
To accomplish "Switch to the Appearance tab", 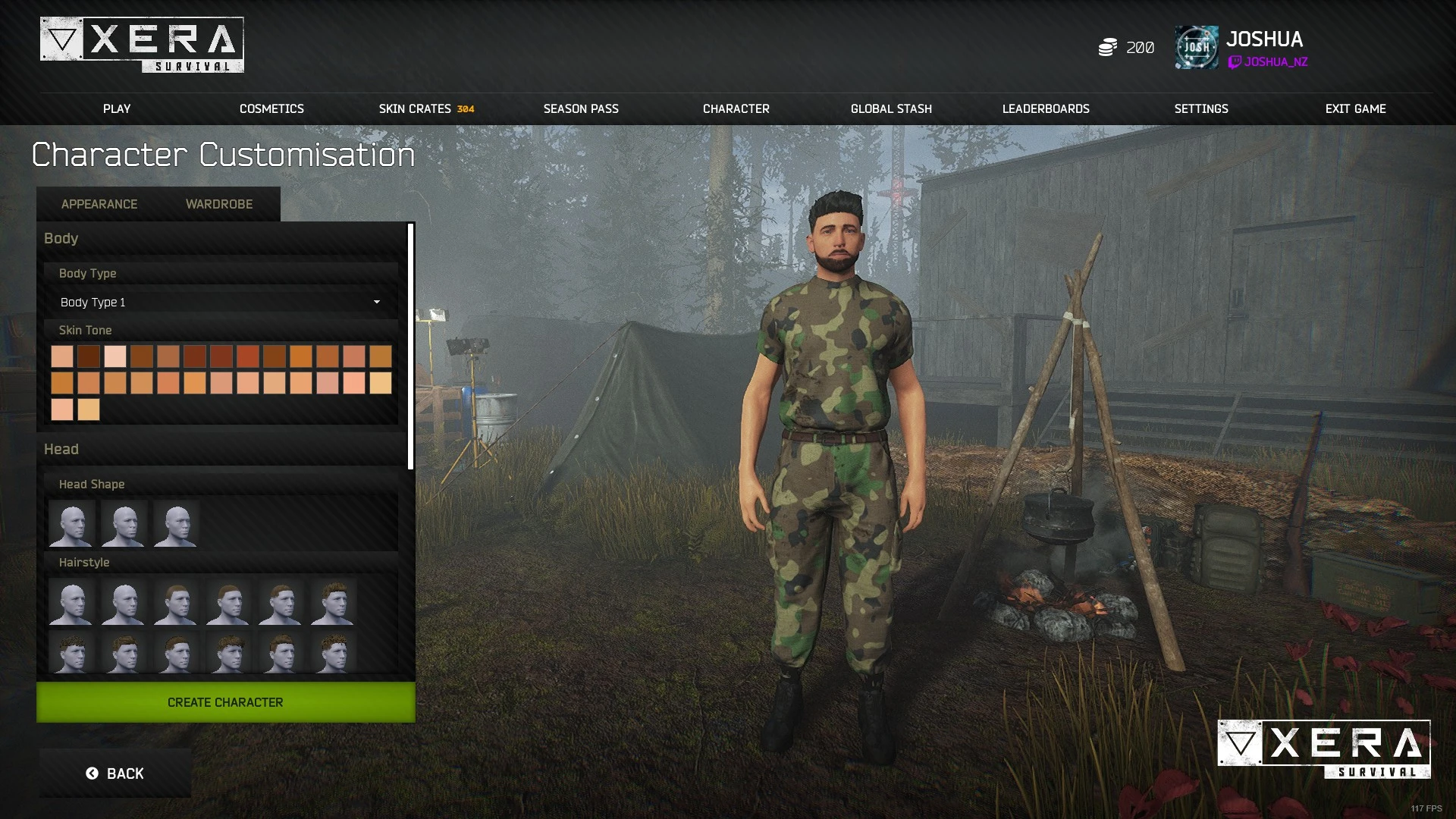I will click(99, 204).
